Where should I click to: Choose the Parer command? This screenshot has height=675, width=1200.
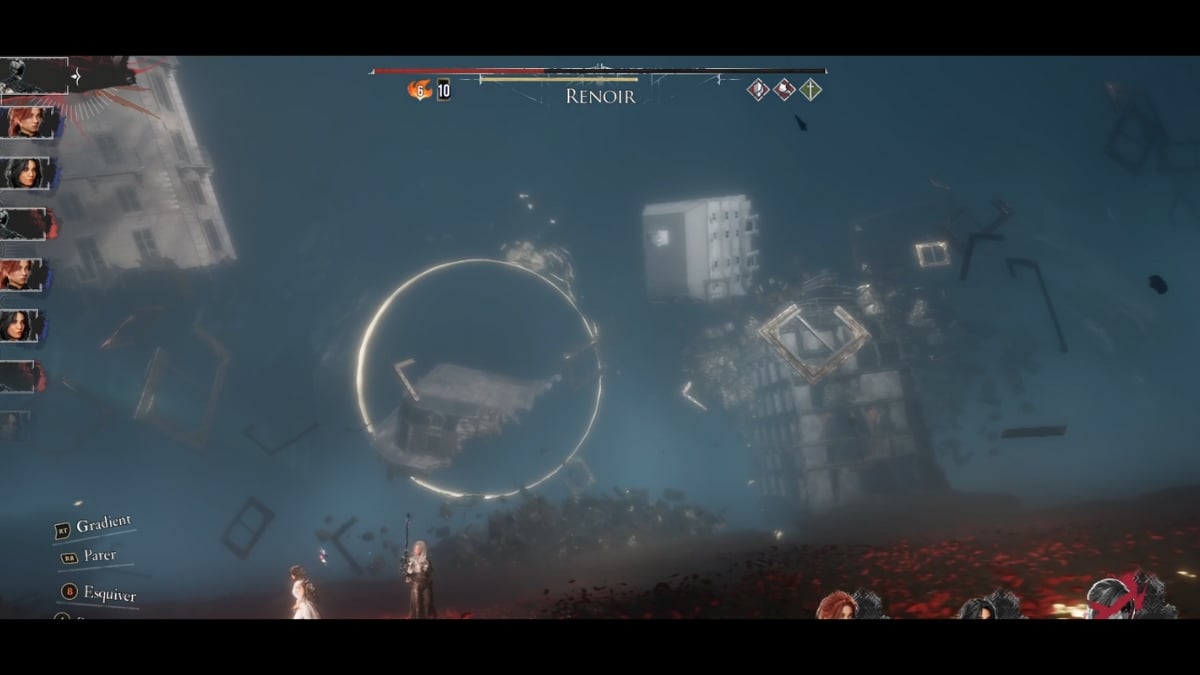(99, 556)
